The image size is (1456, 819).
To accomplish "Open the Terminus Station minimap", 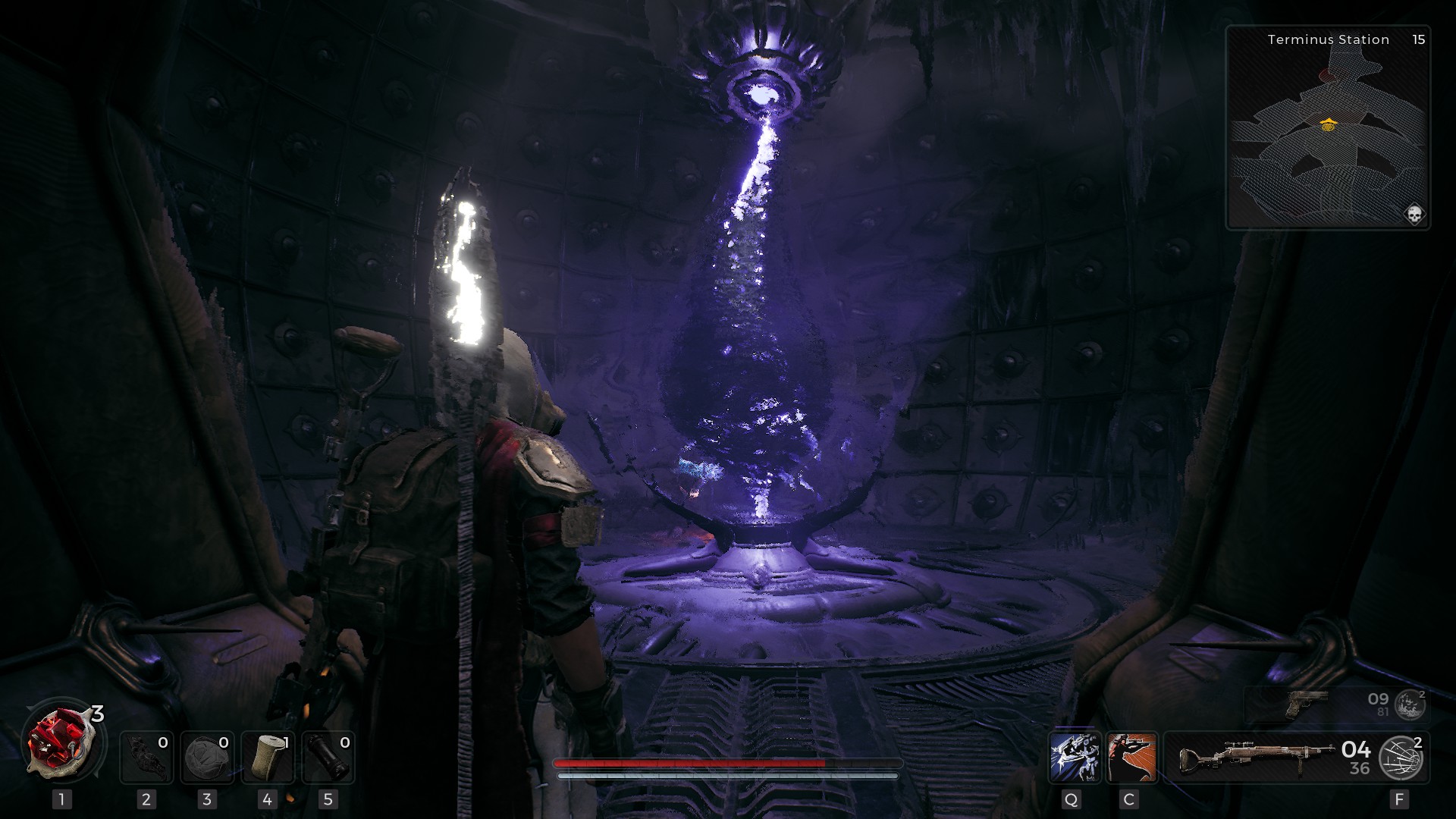I will click(x=1328, y=127).
